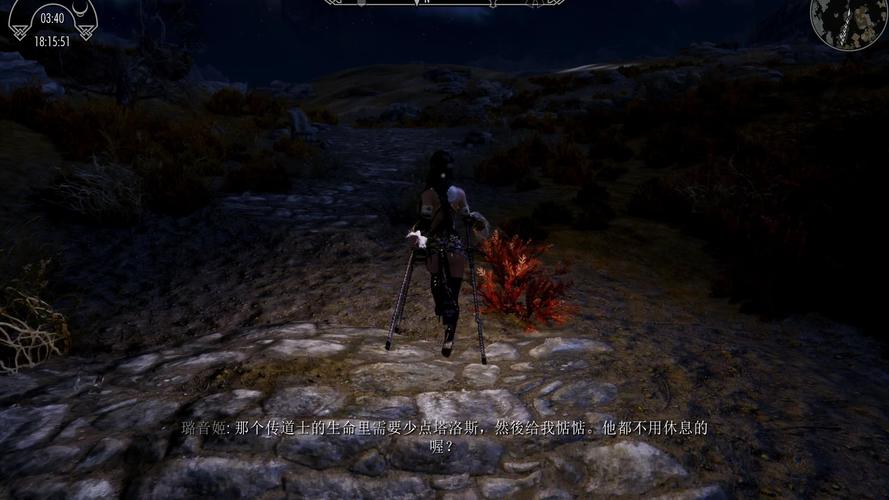
Task: Click the compass bar
Action: pyautogui.click(x=444, y=3)
